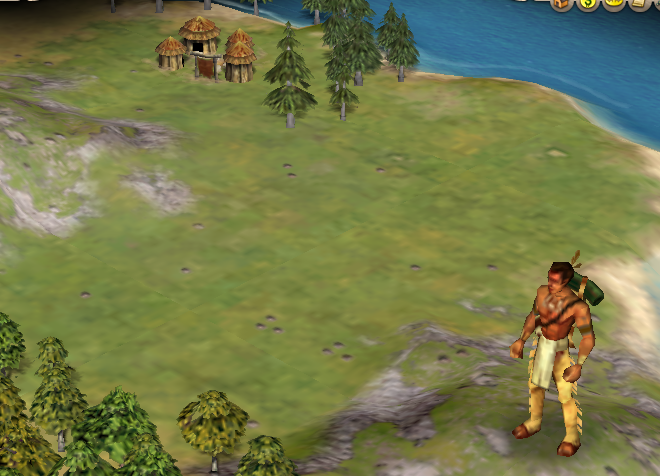Viewport: 660px width, 476px height.
Task: Open the house icon advisor button
Action: tap(560, 3)
